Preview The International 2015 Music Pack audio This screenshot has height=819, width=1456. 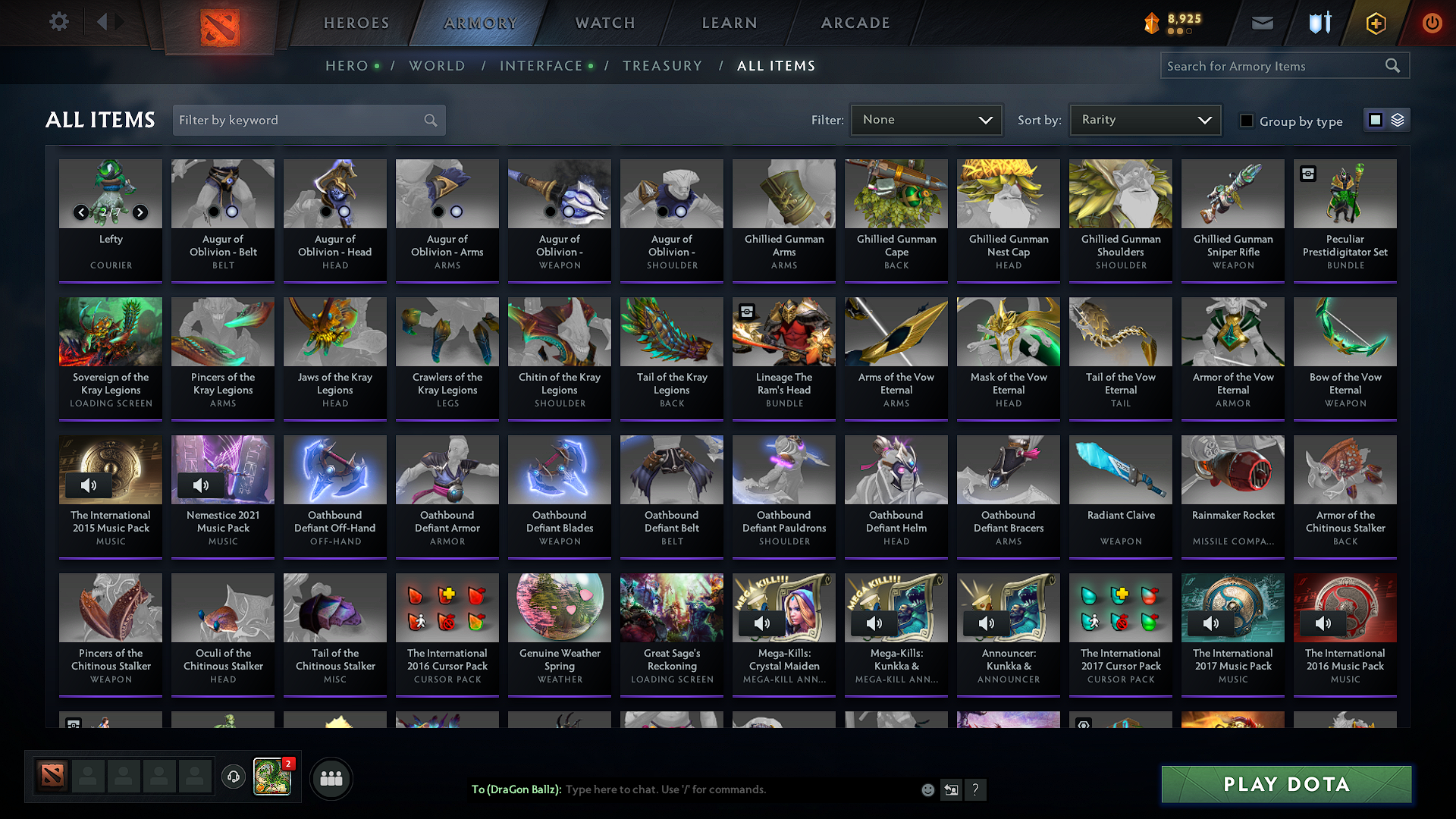(89, 485)
